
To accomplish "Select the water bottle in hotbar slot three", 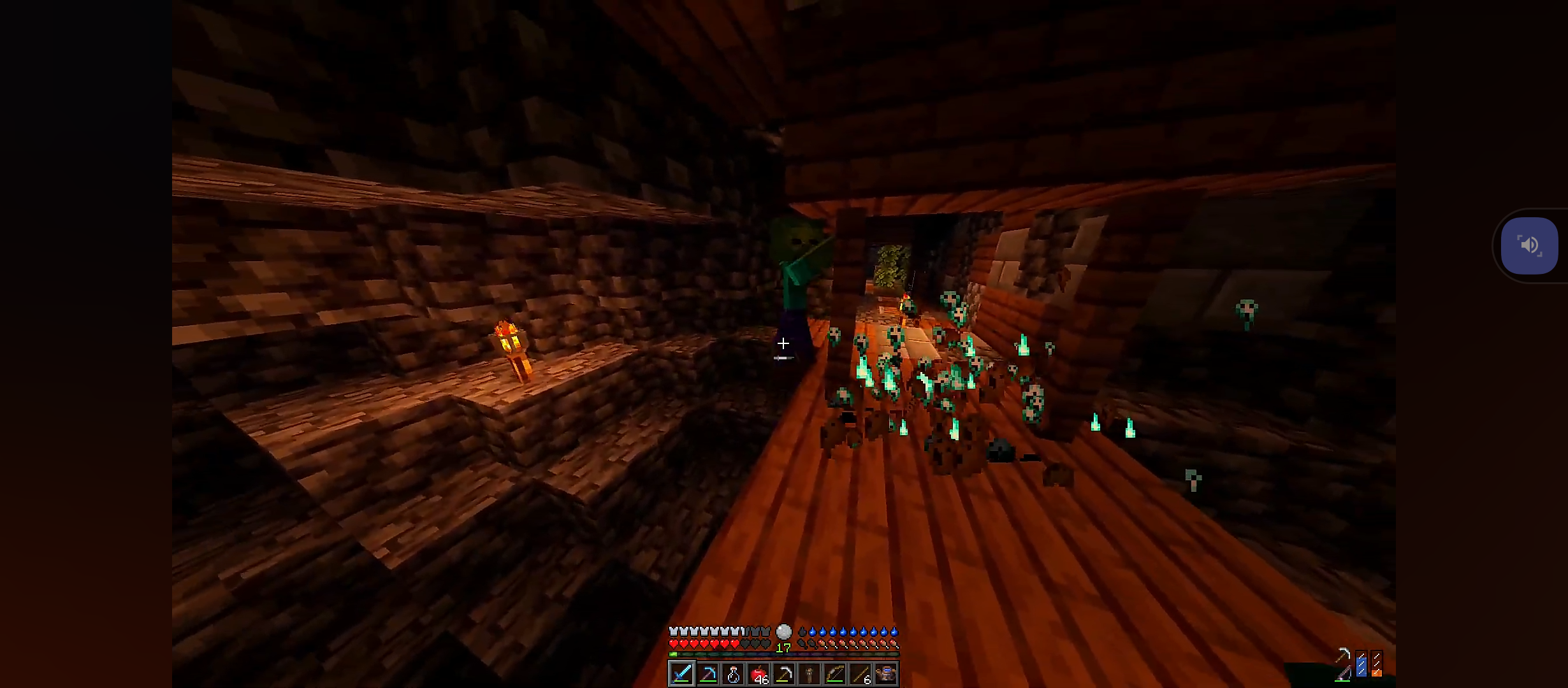I will 734,675.
